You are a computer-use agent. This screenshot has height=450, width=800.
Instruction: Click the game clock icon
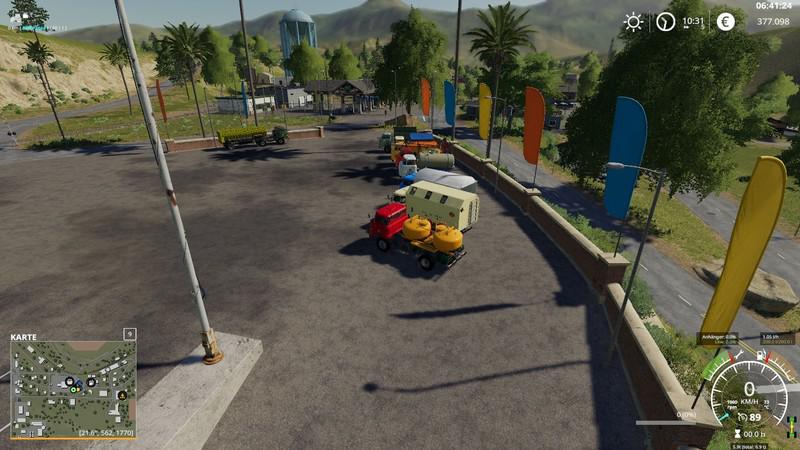click(x=665, y=22)
